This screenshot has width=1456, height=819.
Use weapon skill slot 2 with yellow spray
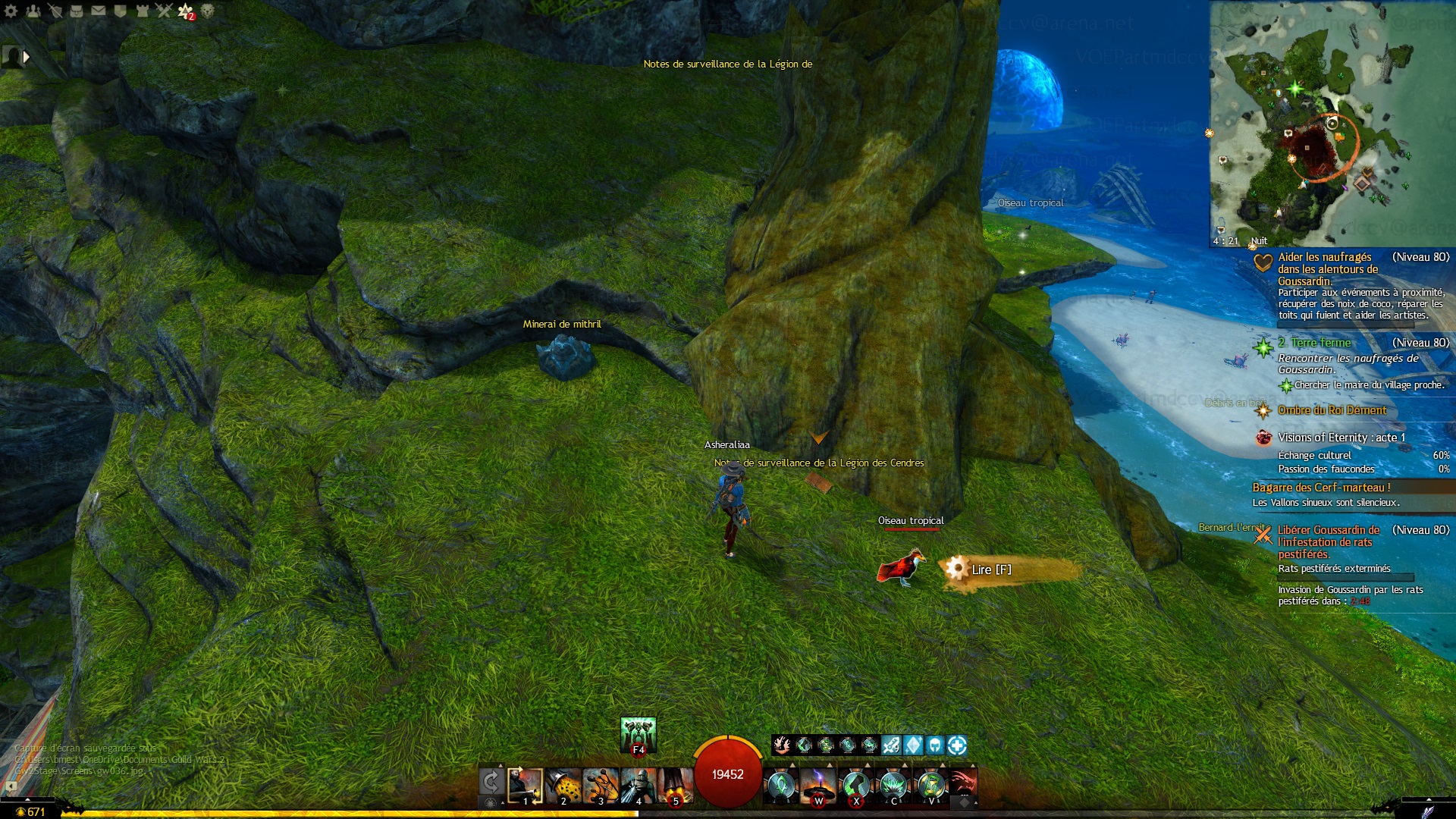click(x=563, y=786)
